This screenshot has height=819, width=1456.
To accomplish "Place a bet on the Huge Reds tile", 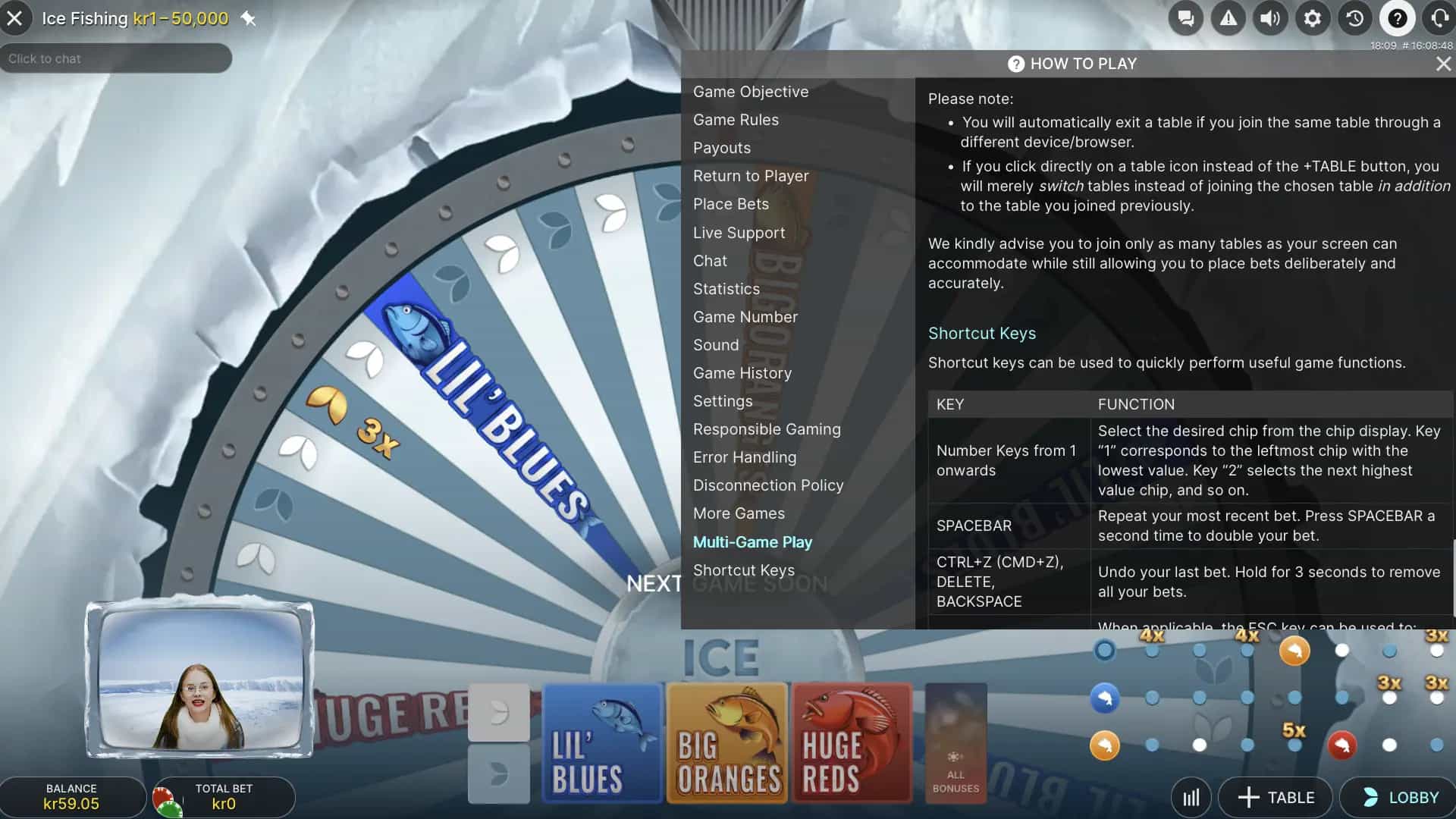I will pyautogui.click(x=852, y=743).
